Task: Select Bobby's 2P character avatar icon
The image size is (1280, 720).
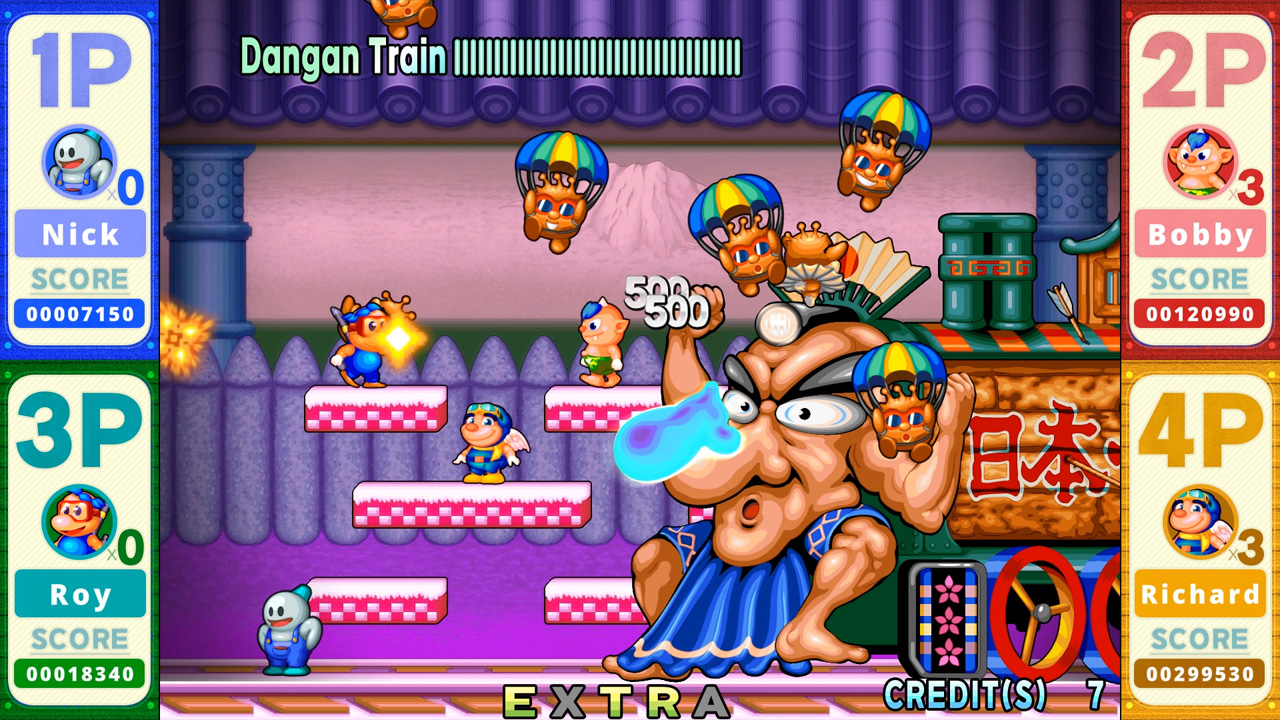Action: coord(1200,160)
